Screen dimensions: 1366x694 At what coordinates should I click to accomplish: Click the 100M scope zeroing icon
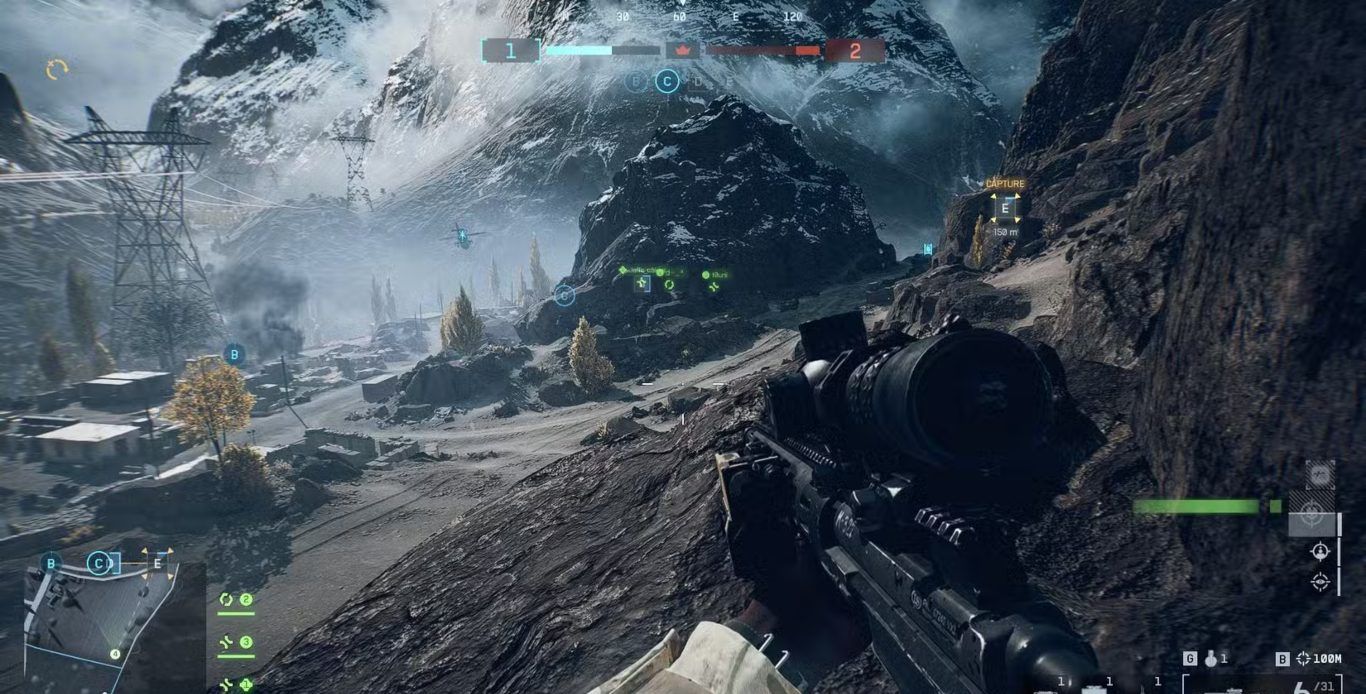point(1304,659)
